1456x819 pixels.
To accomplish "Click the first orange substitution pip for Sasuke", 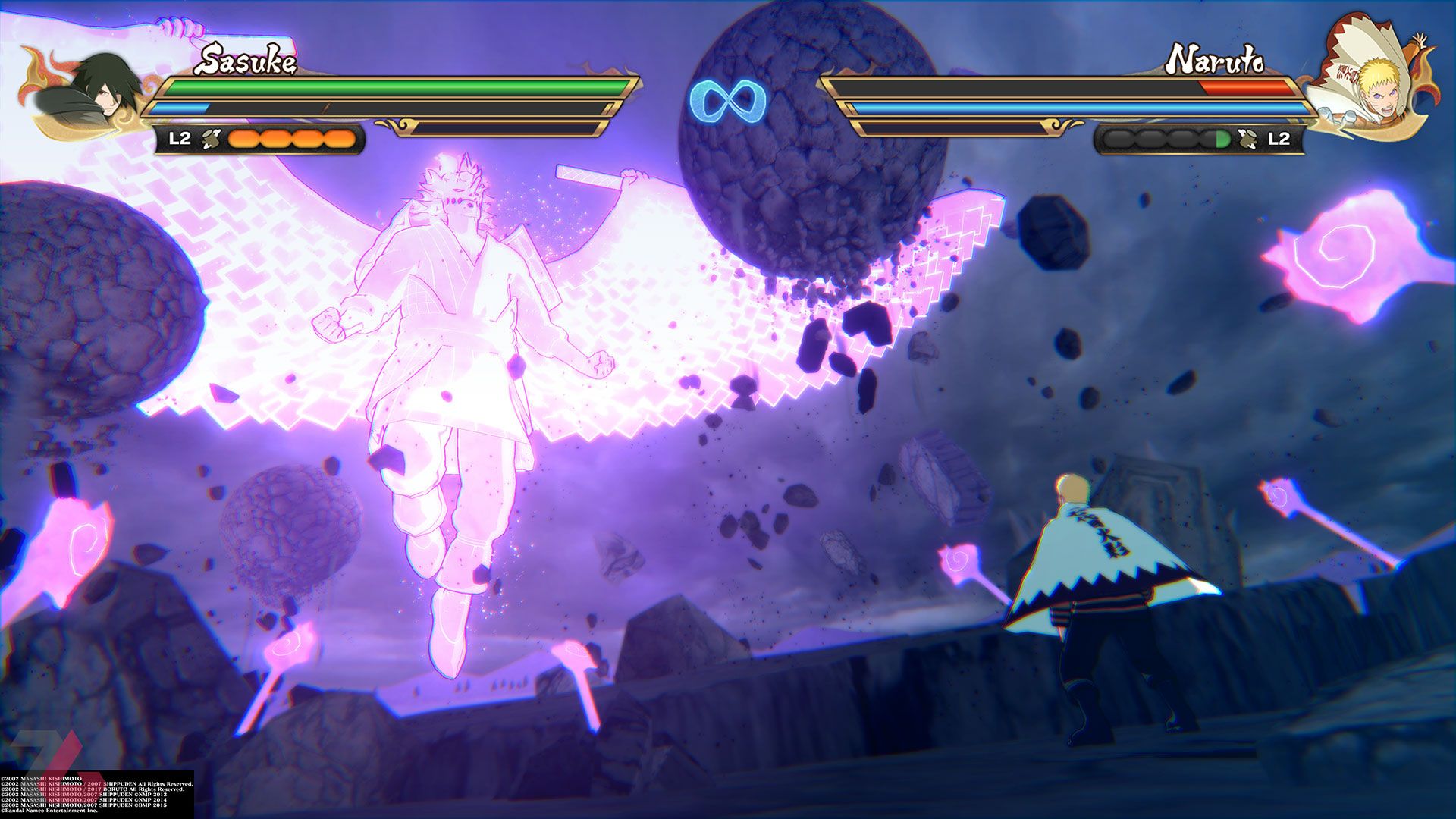I will (244, 138).
